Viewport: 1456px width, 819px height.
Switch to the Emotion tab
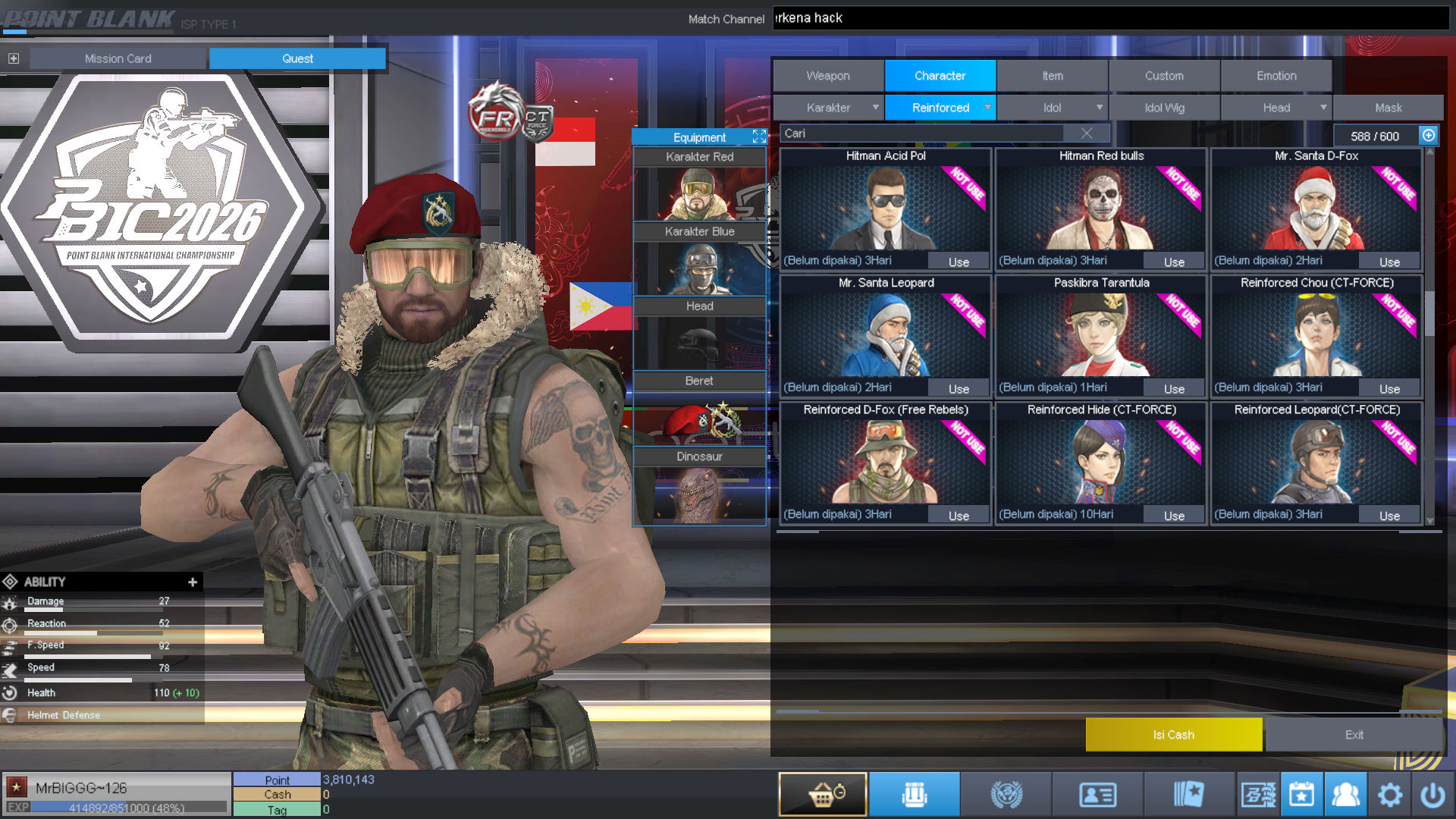point(1276,76)
